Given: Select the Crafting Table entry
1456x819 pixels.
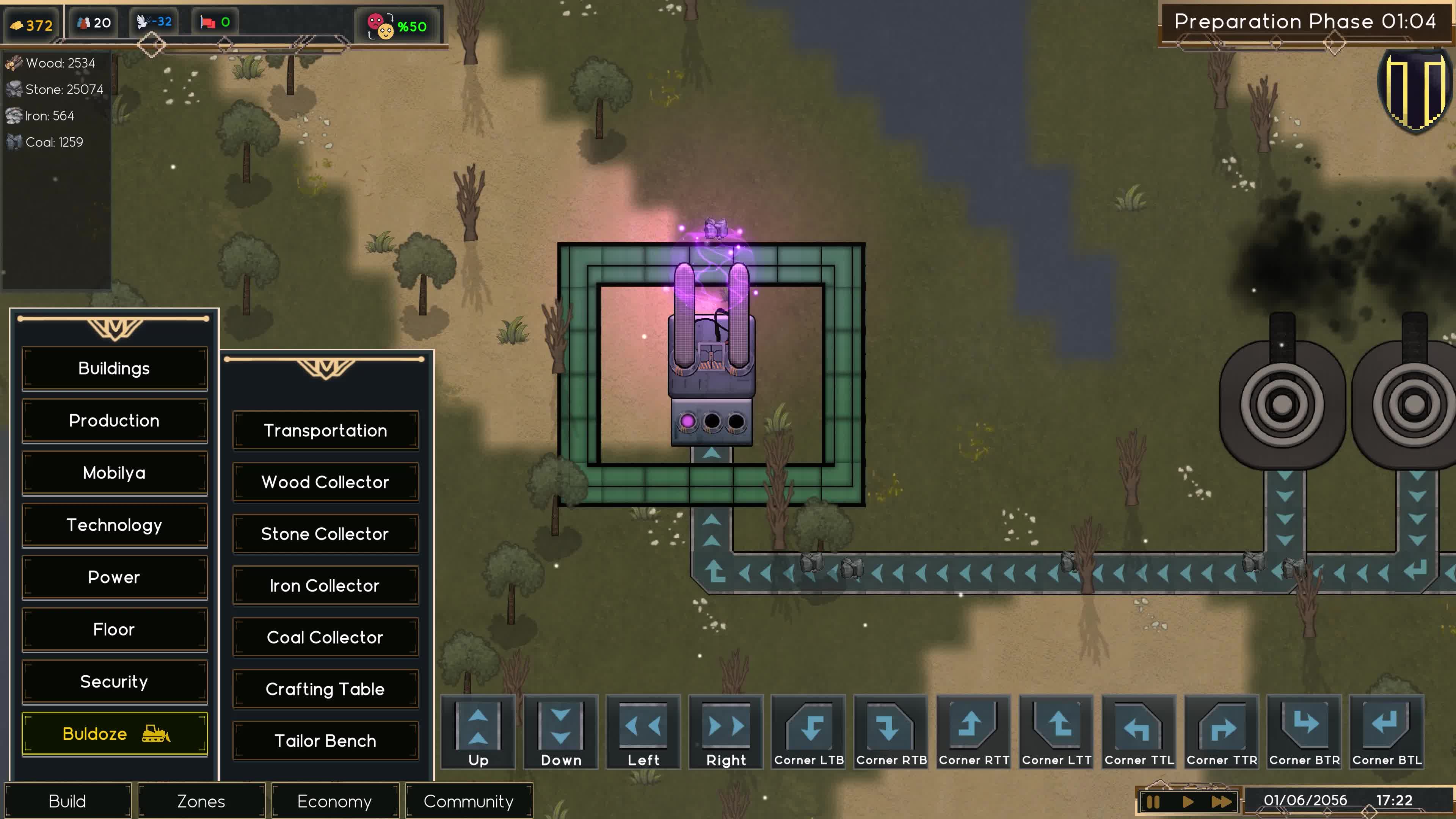Looking at the screenshot, I should click(325, 689).
